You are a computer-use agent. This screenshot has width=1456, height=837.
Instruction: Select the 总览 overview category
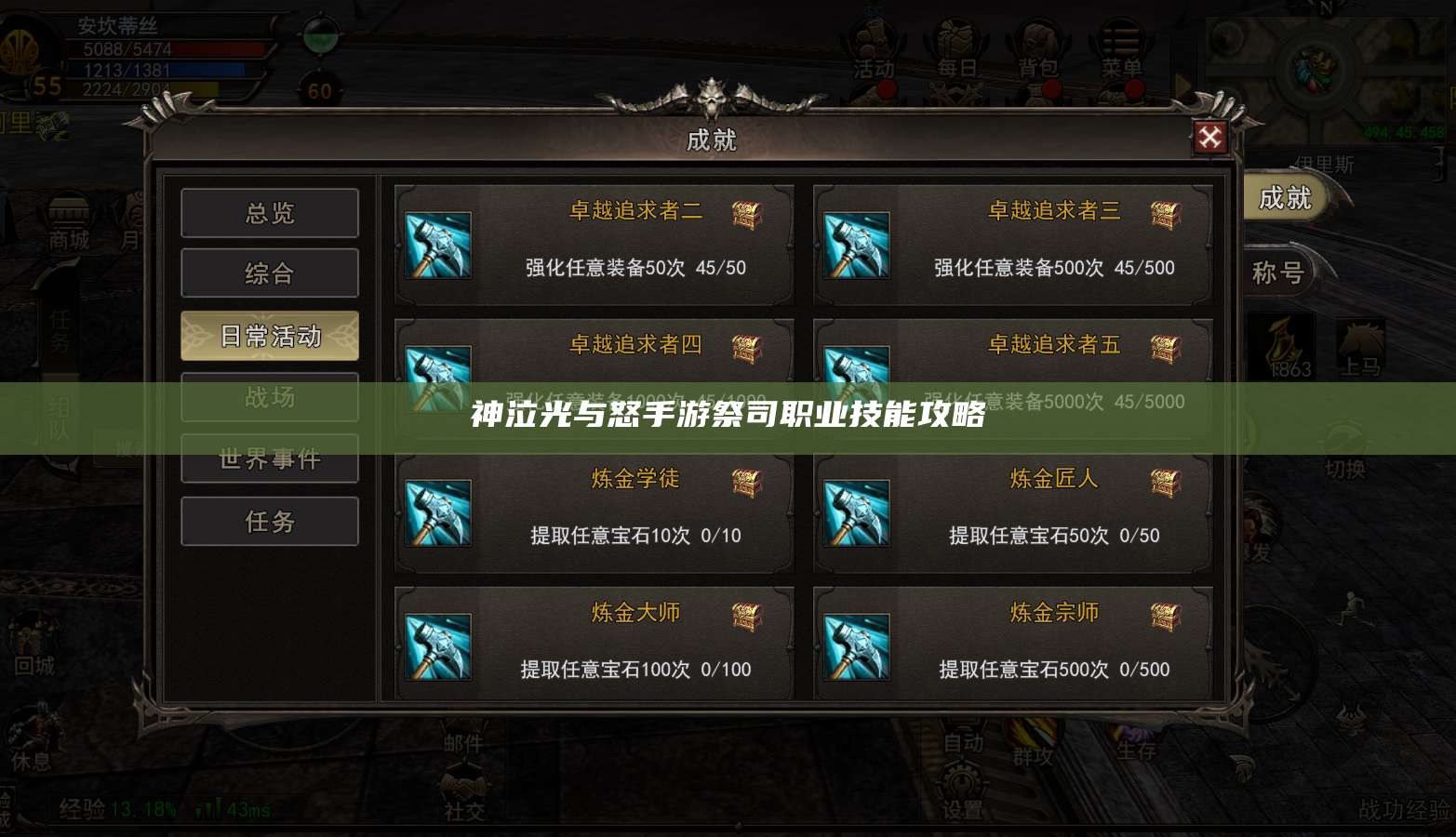pos(270,213)
